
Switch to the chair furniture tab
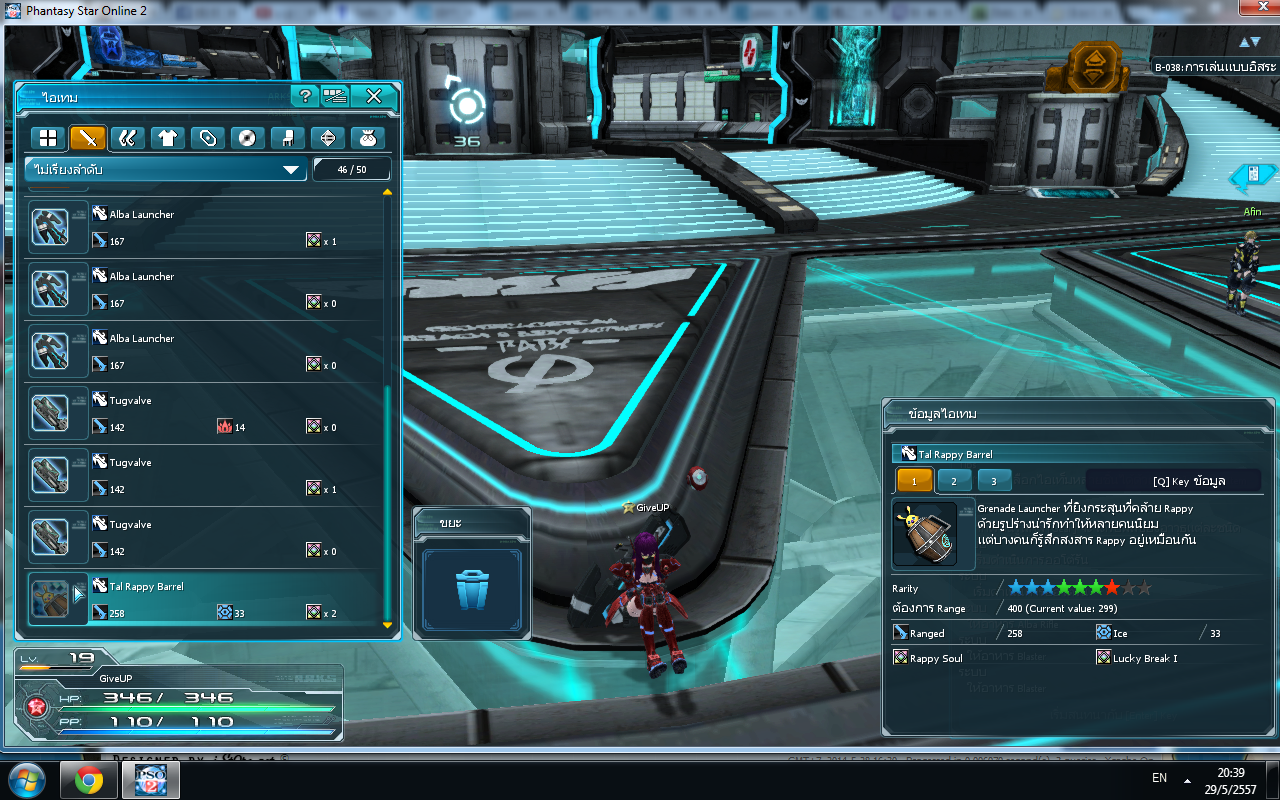click(x=287, y=138)
